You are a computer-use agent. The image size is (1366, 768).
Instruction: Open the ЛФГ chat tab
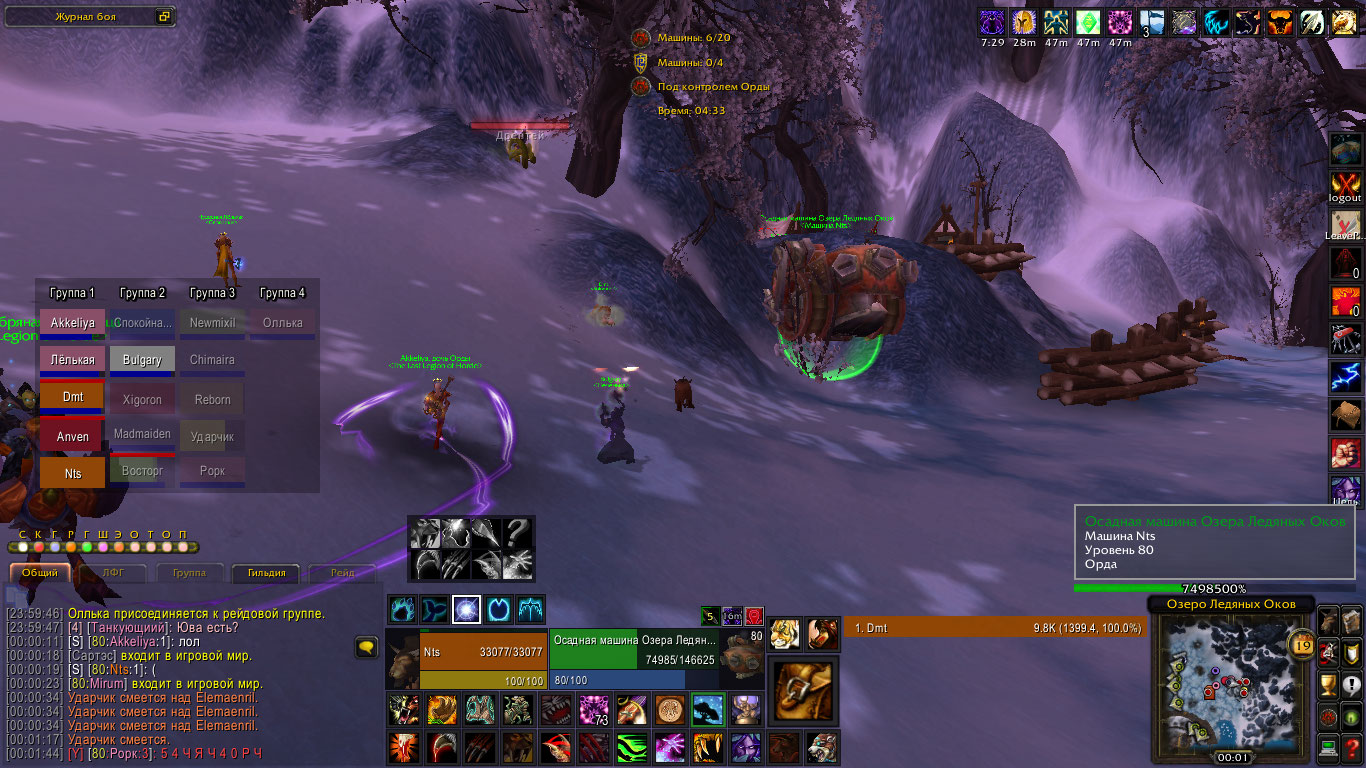pyautogui.click(x=113, y=573)
